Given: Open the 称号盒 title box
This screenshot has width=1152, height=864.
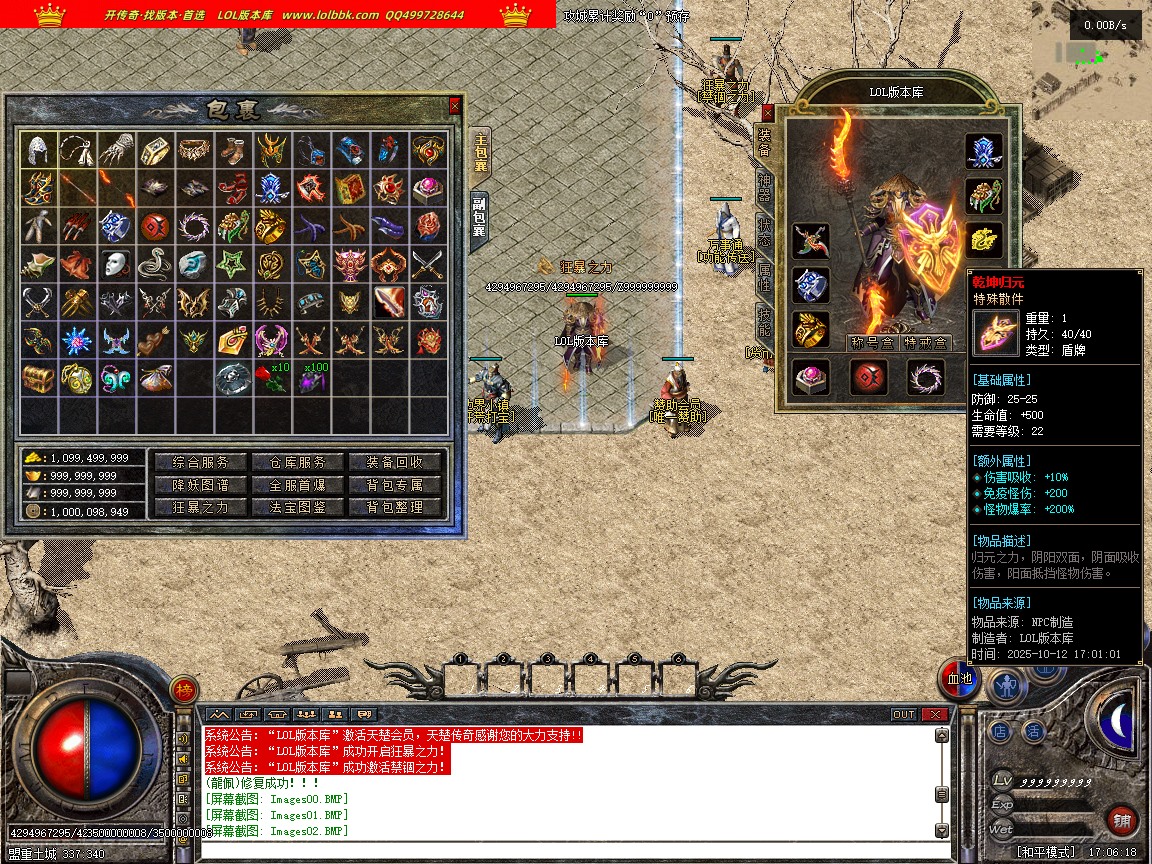Looking at the screenshot, I should point(871,343).
